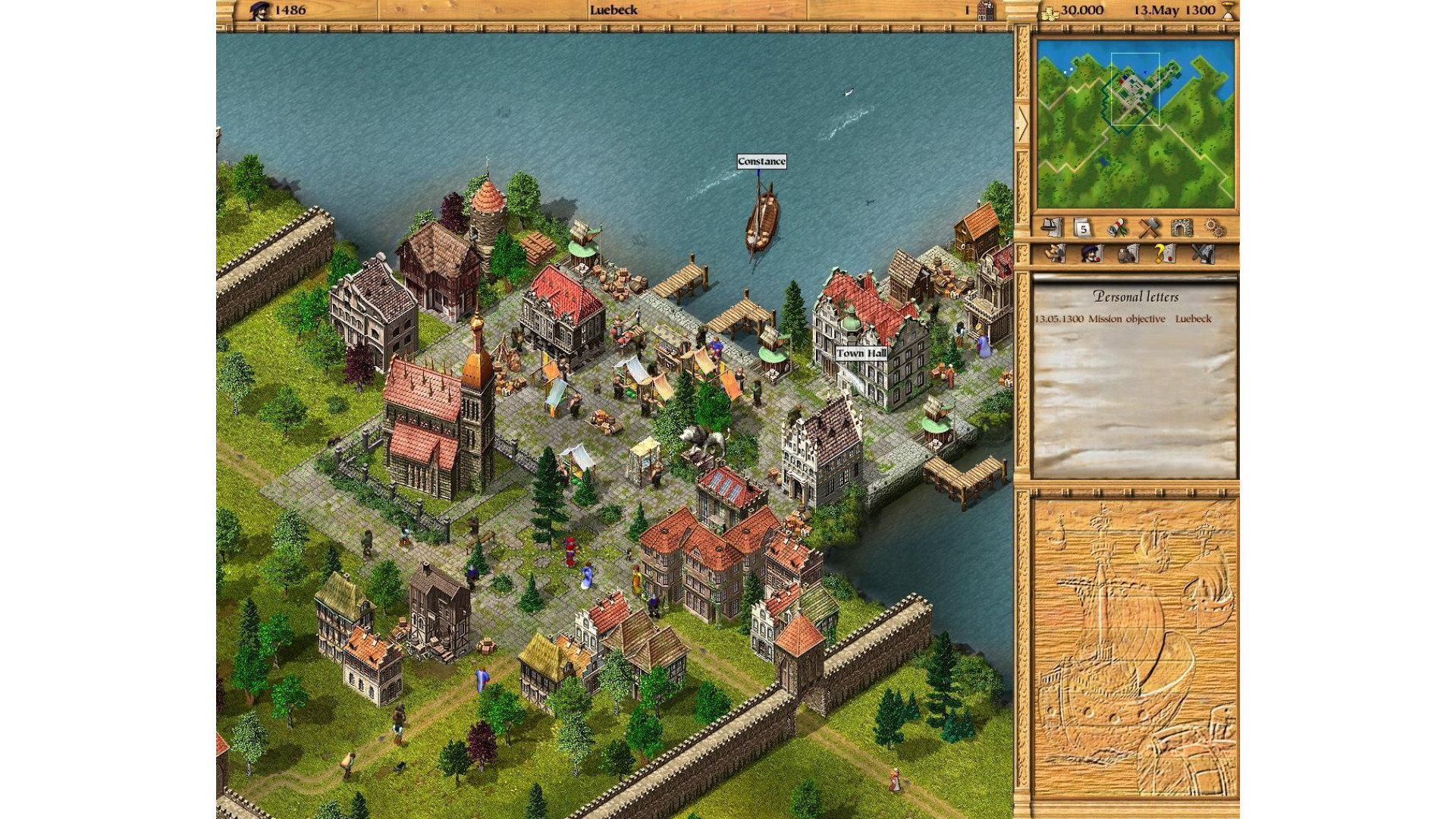The height and width of the screenshot is (819, 1456).
Task: Click the gold coins icon in top bar
Action: tap(1050, 11)
